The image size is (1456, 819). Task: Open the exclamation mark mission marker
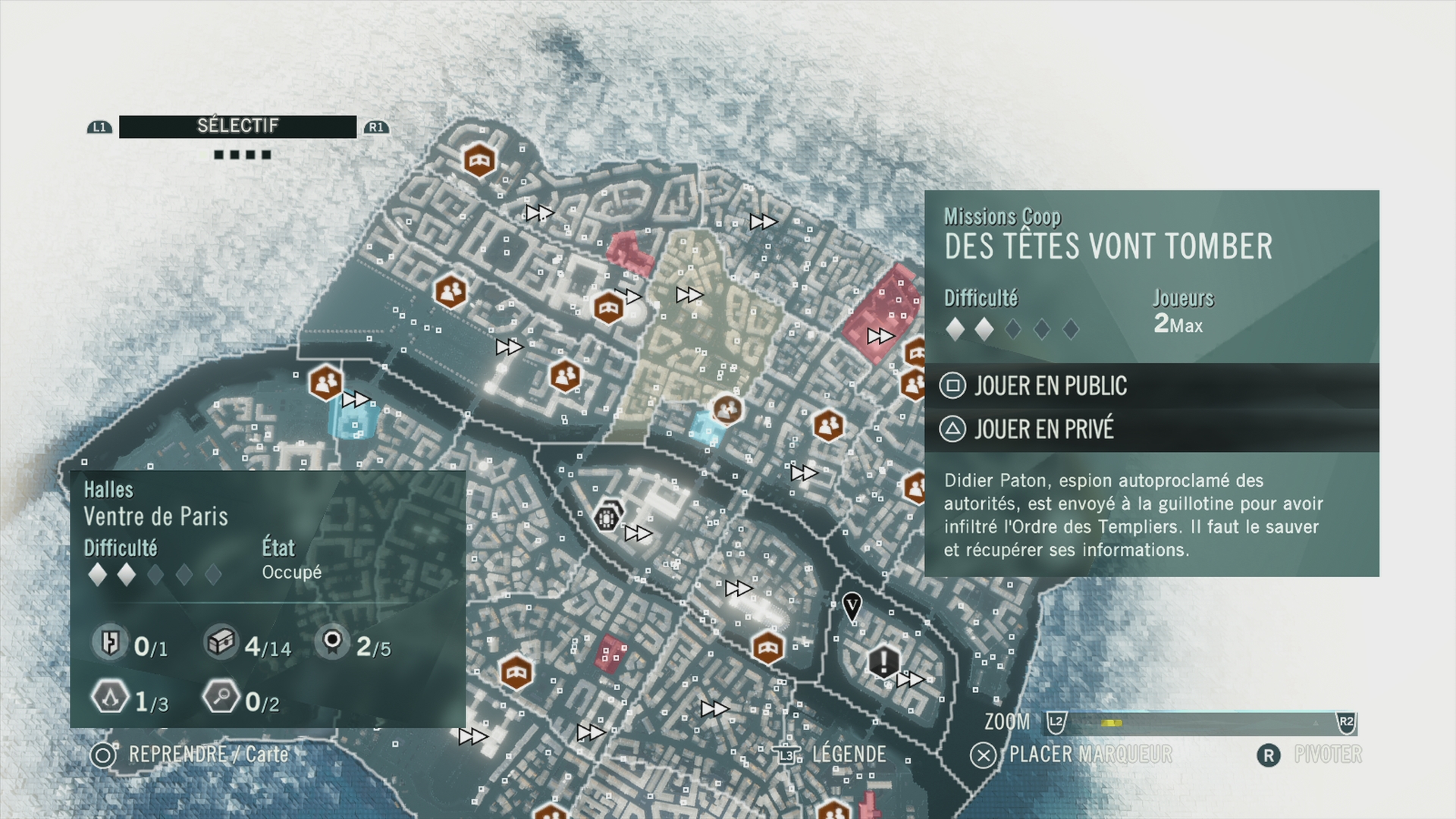click(883, 661)
